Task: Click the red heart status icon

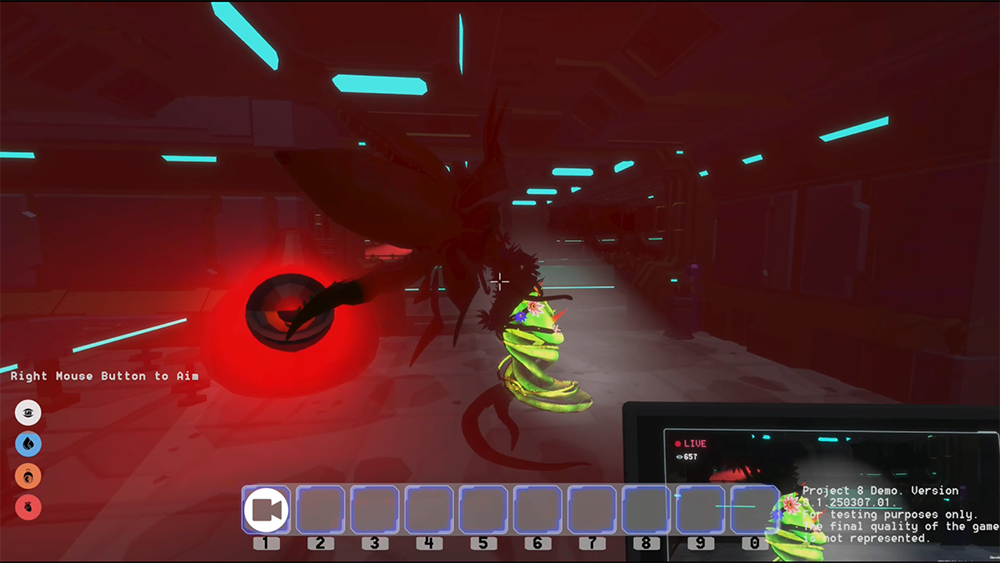Action: (x=28, y=506)
